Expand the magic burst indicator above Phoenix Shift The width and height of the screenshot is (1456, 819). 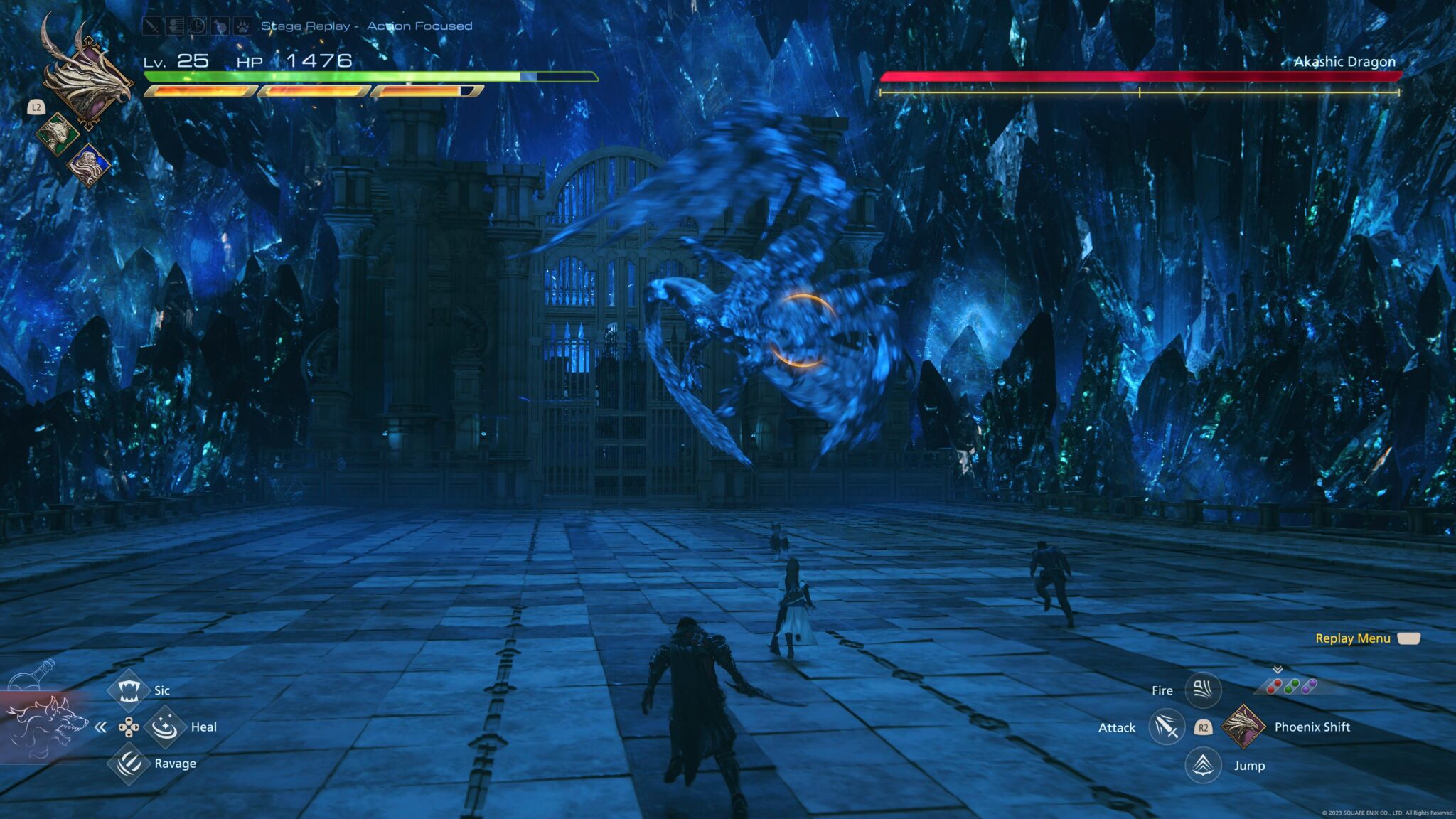point(1277,670)
